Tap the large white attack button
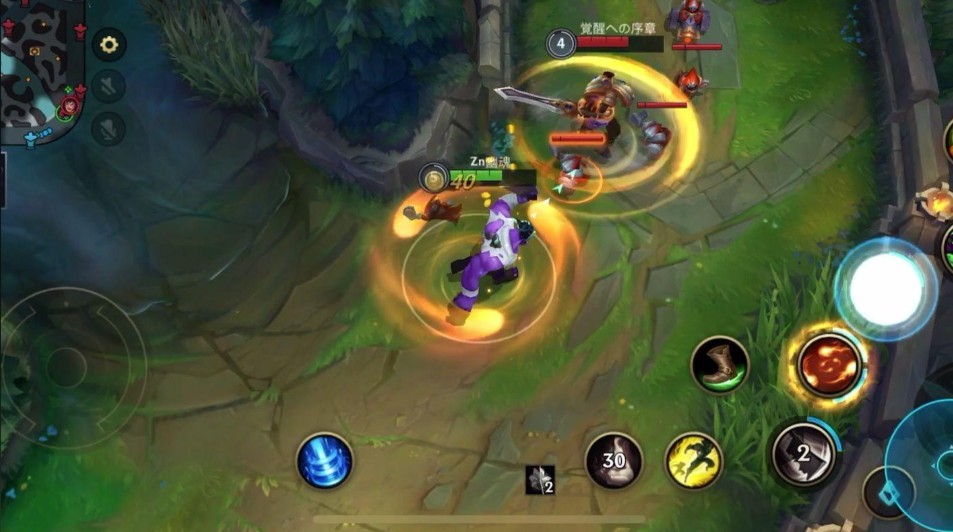953x532 pixels. (x=886, y=290)
